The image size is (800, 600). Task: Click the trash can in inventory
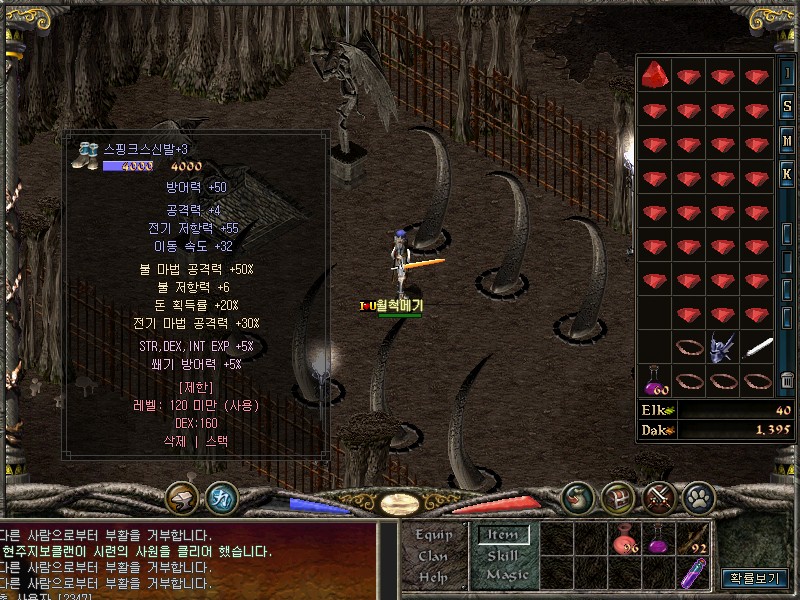787,380
